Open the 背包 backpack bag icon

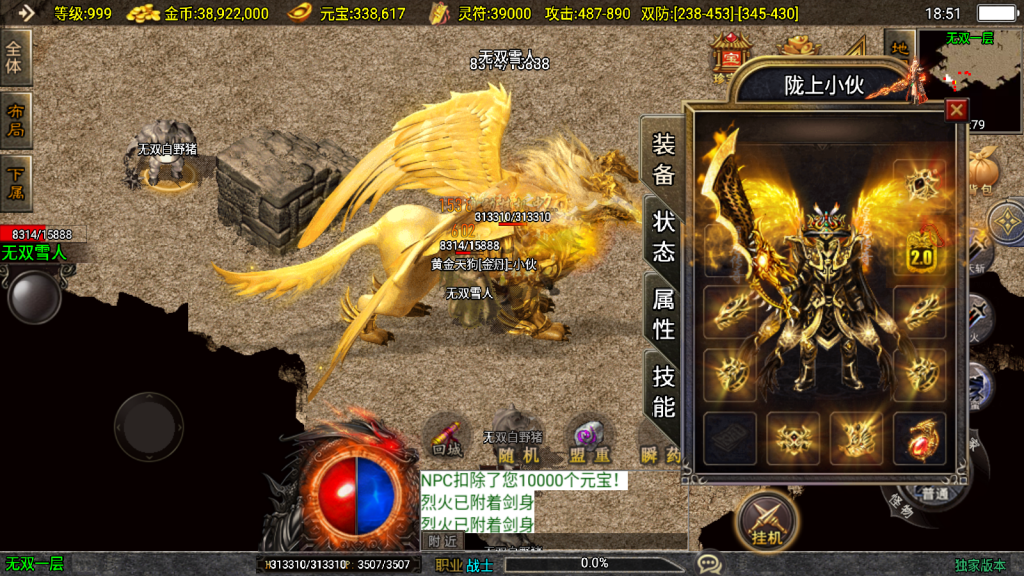click(985, 170)
